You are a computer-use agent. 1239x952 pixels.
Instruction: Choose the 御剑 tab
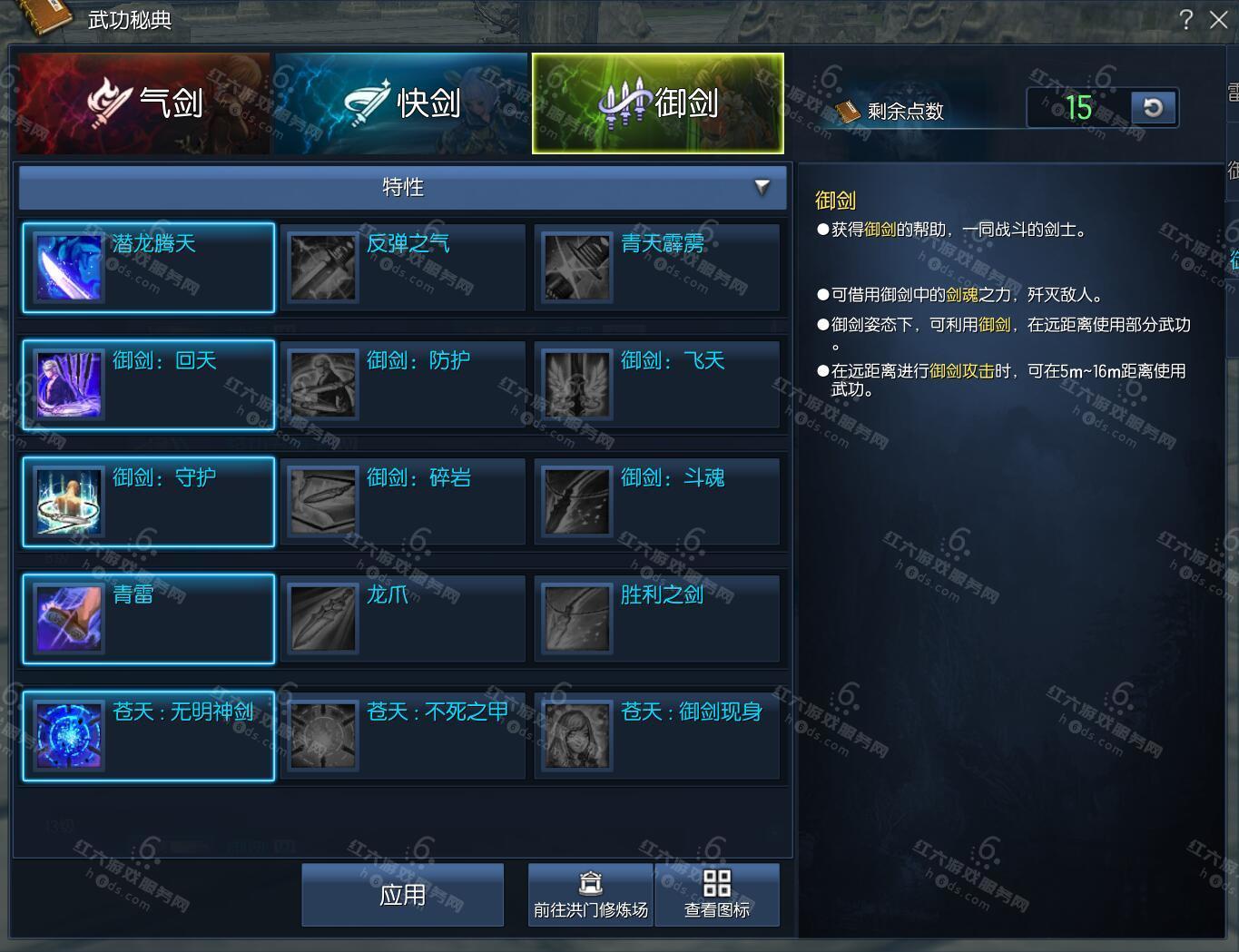point(657,103)
